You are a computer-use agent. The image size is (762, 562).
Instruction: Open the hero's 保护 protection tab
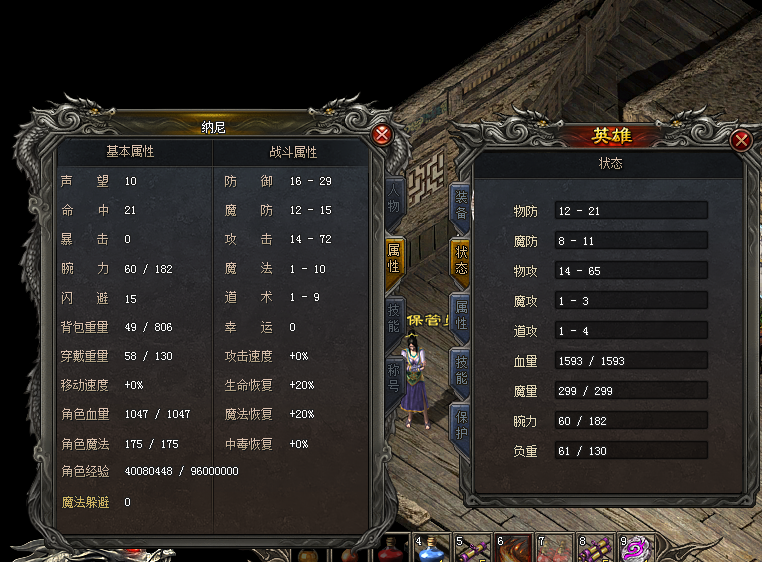pyautogui.click(x=461, y=425)
